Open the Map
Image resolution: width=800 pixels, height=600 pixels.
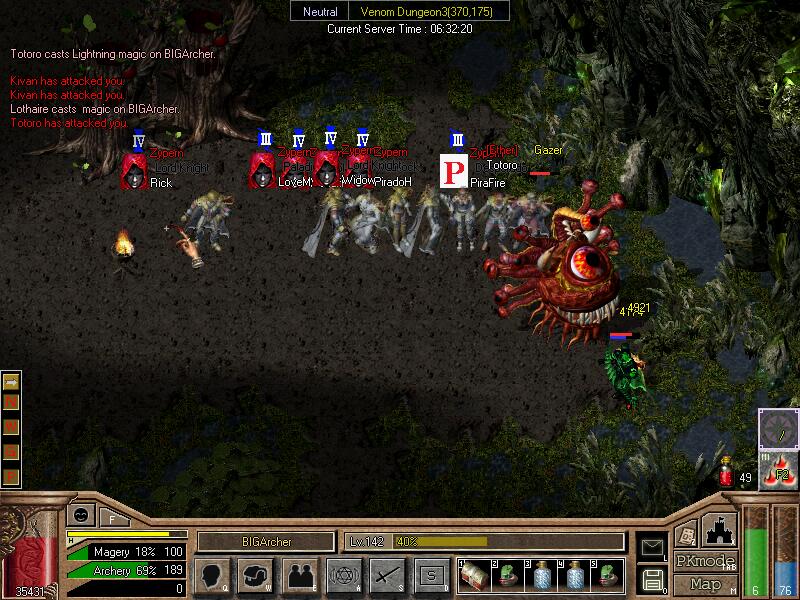705,584
